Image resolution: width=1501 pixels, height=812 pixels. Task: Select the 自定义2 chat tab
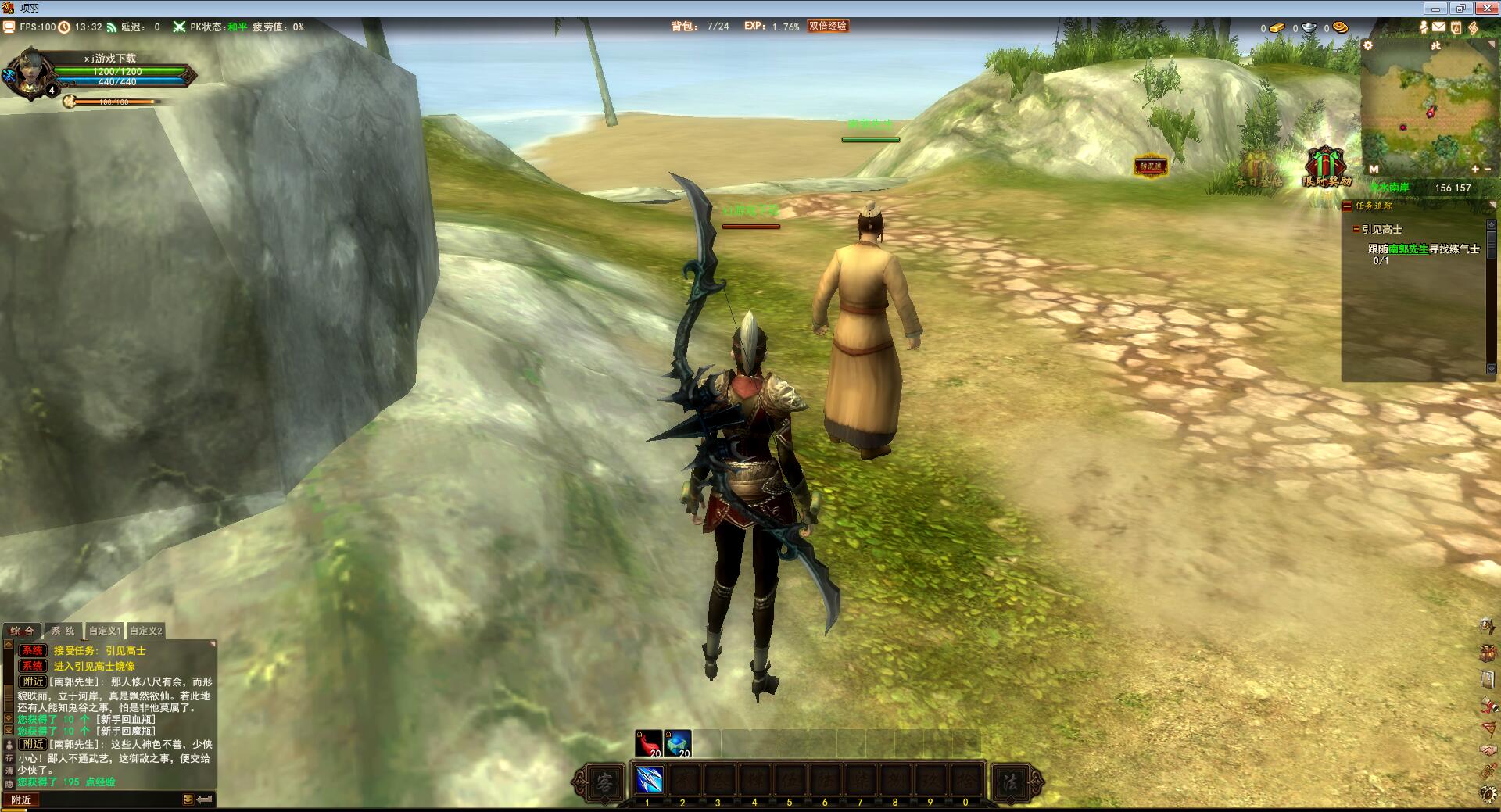[146, 631]
